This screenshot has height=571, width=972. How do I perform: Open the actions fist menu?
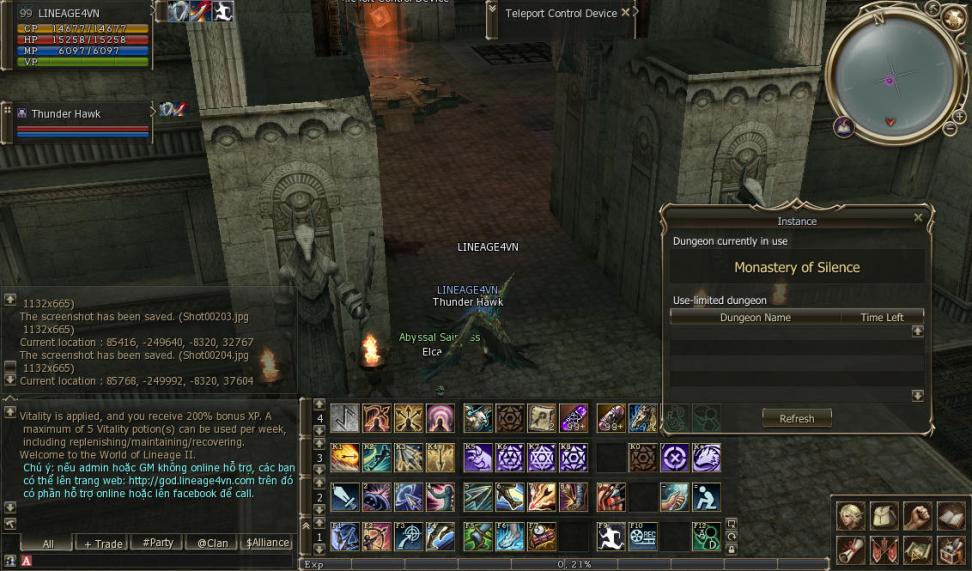(917, 516)
